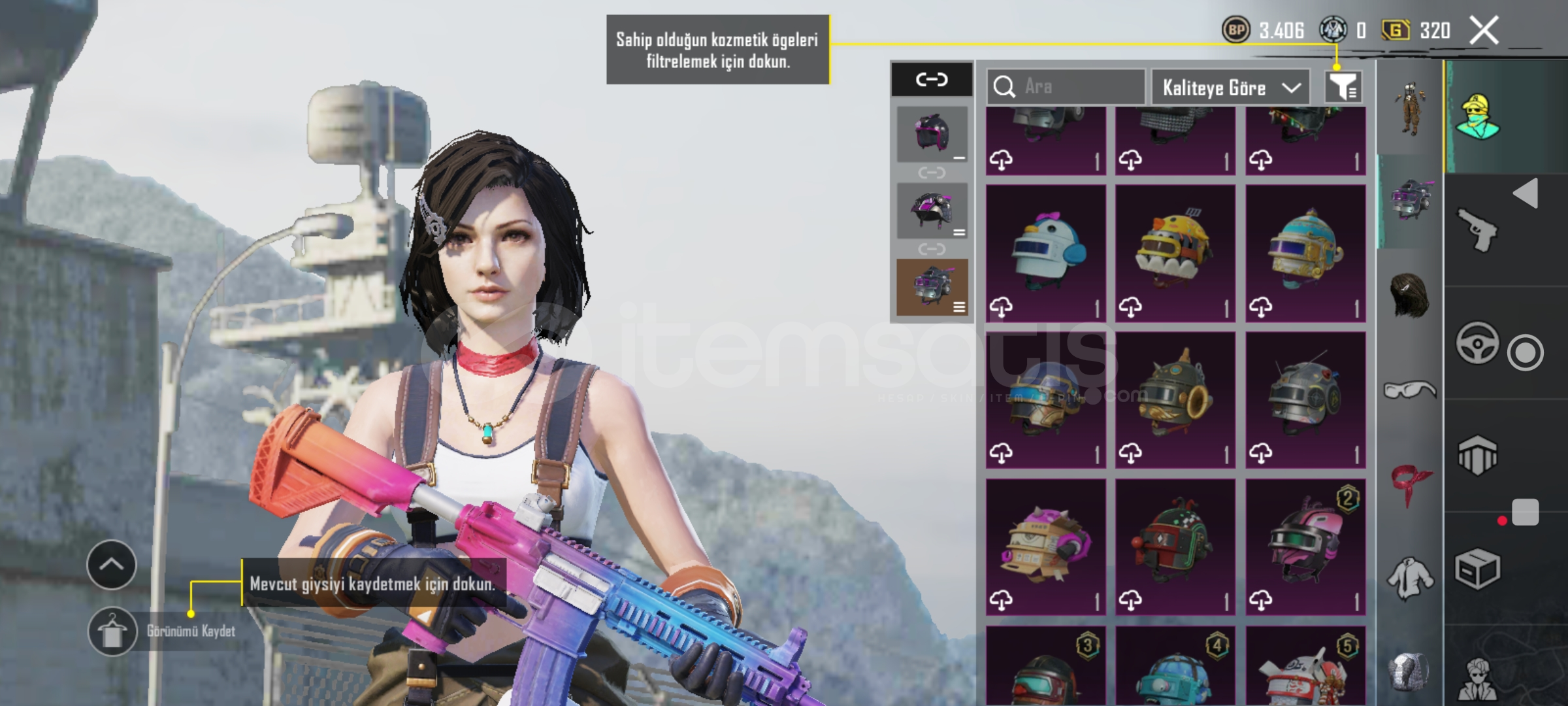Image resolution: width=1568 pixels, height=706 pixels.
Task: Select the white penguin helmet skin
Action: [x=1045, y=252]
